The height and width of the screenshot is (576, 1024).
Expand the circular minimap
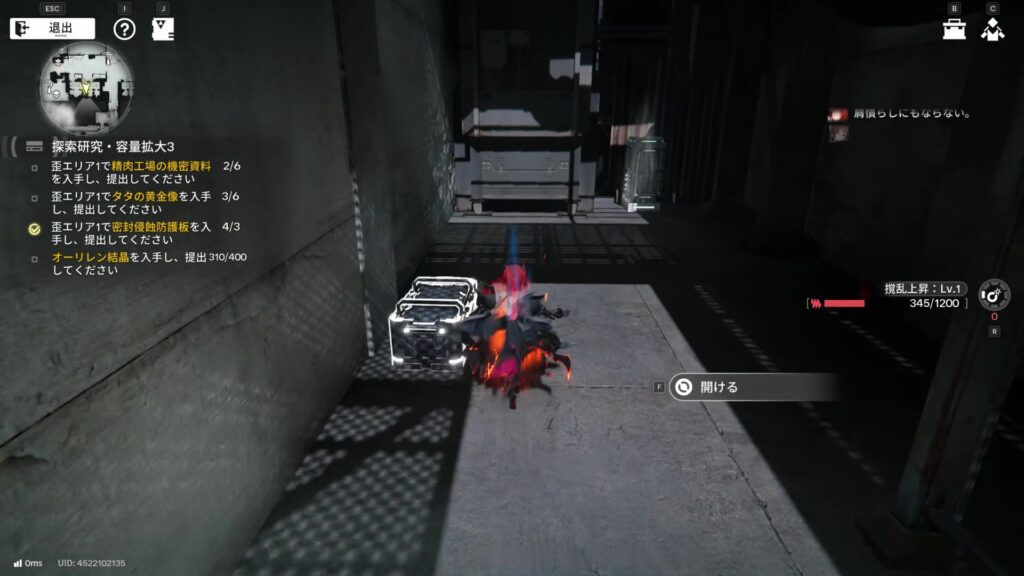[x=86, y=88]
